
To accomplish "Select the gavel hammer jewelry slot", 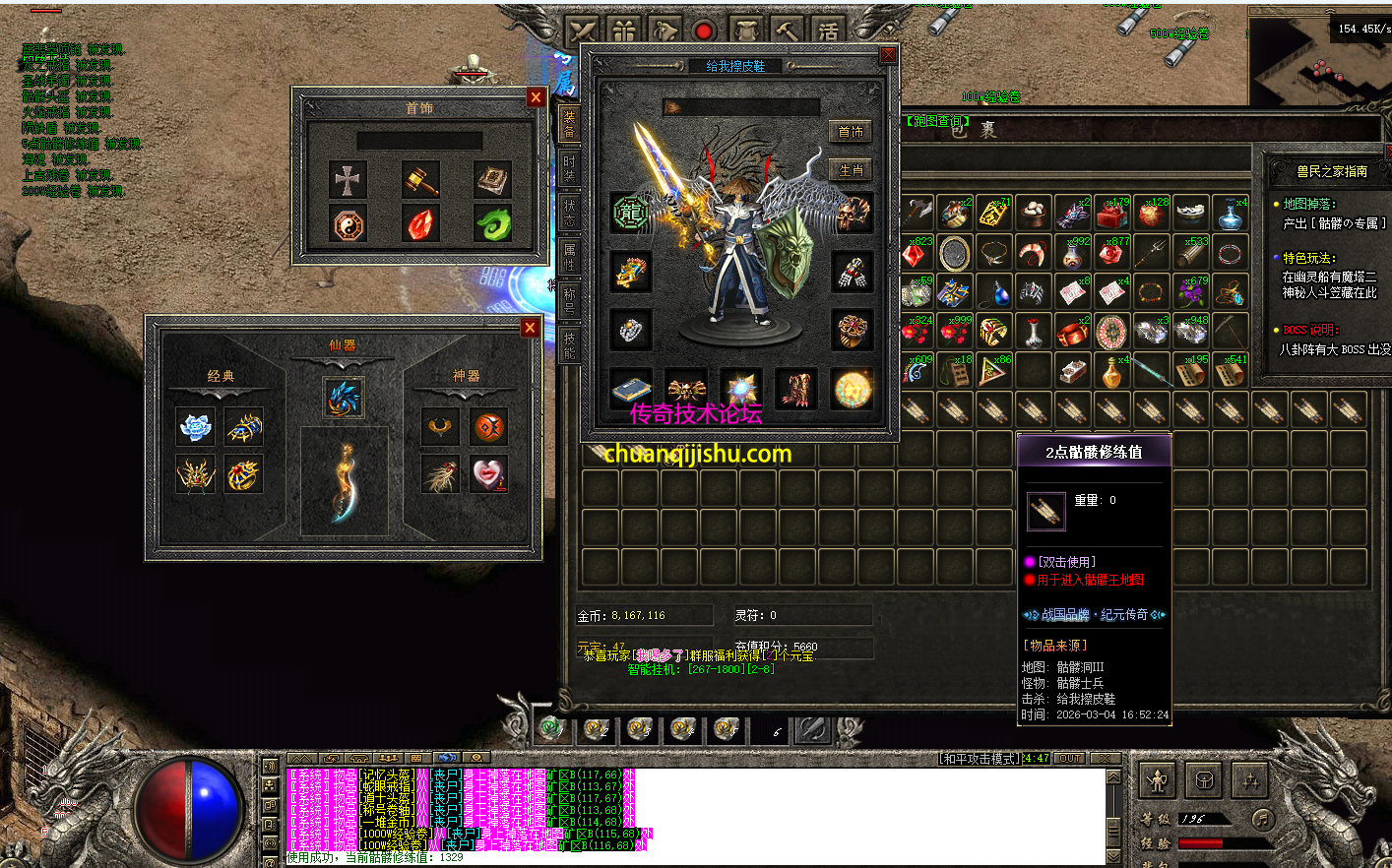I will click(420, 181).
